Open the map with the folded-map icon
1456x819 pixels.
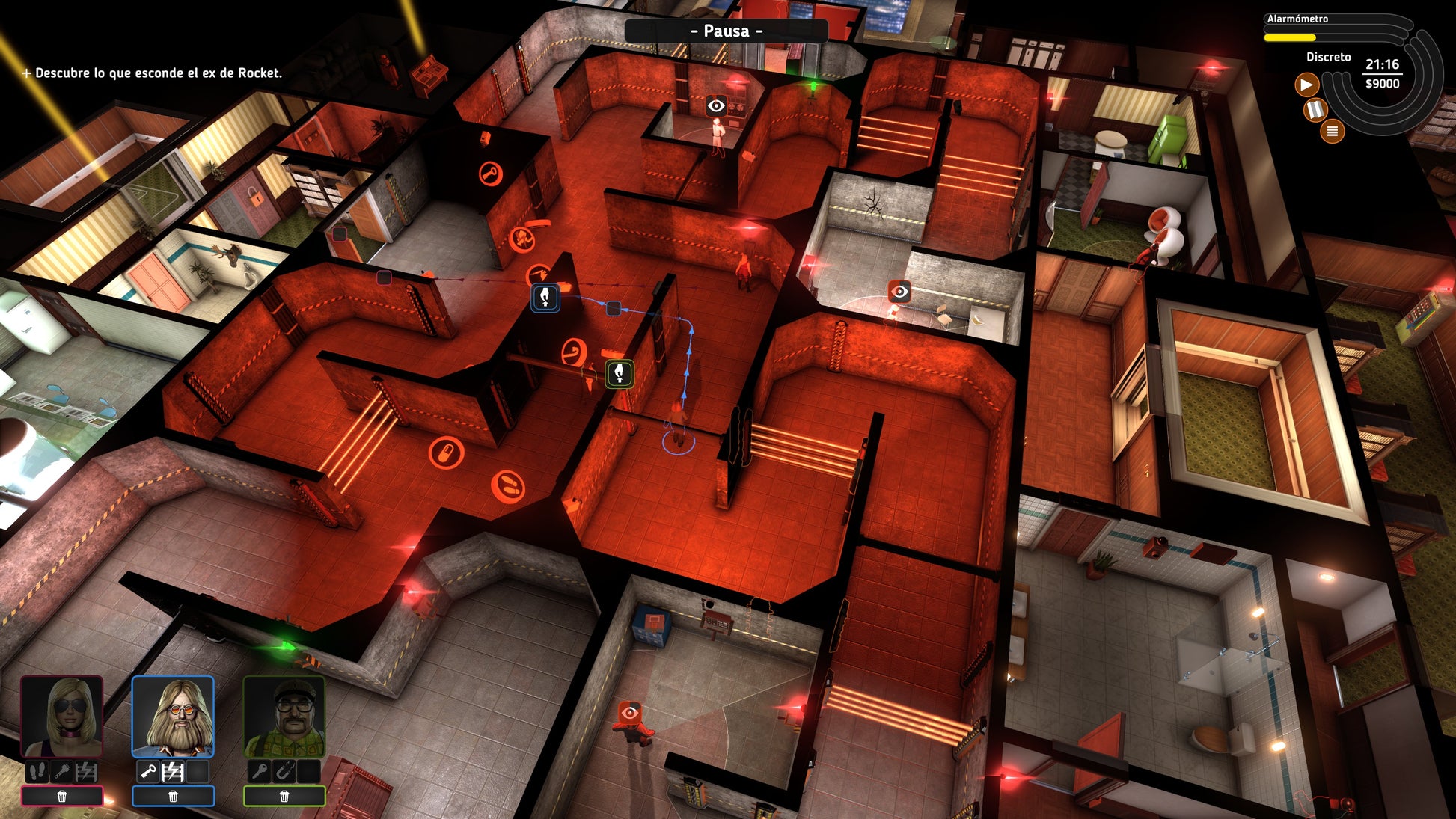point(1315,111)
